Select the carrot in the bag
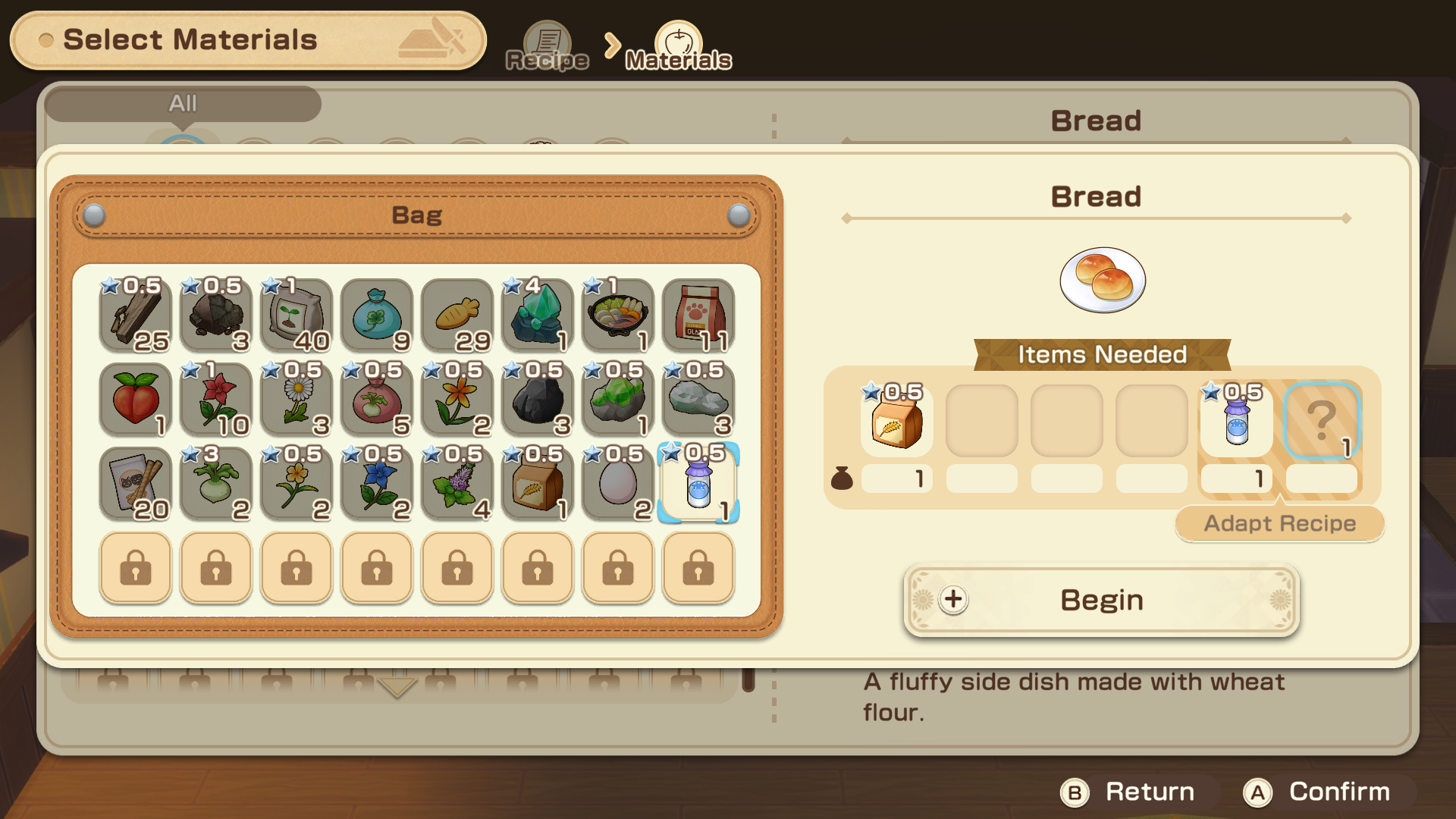 pos(456,315)
